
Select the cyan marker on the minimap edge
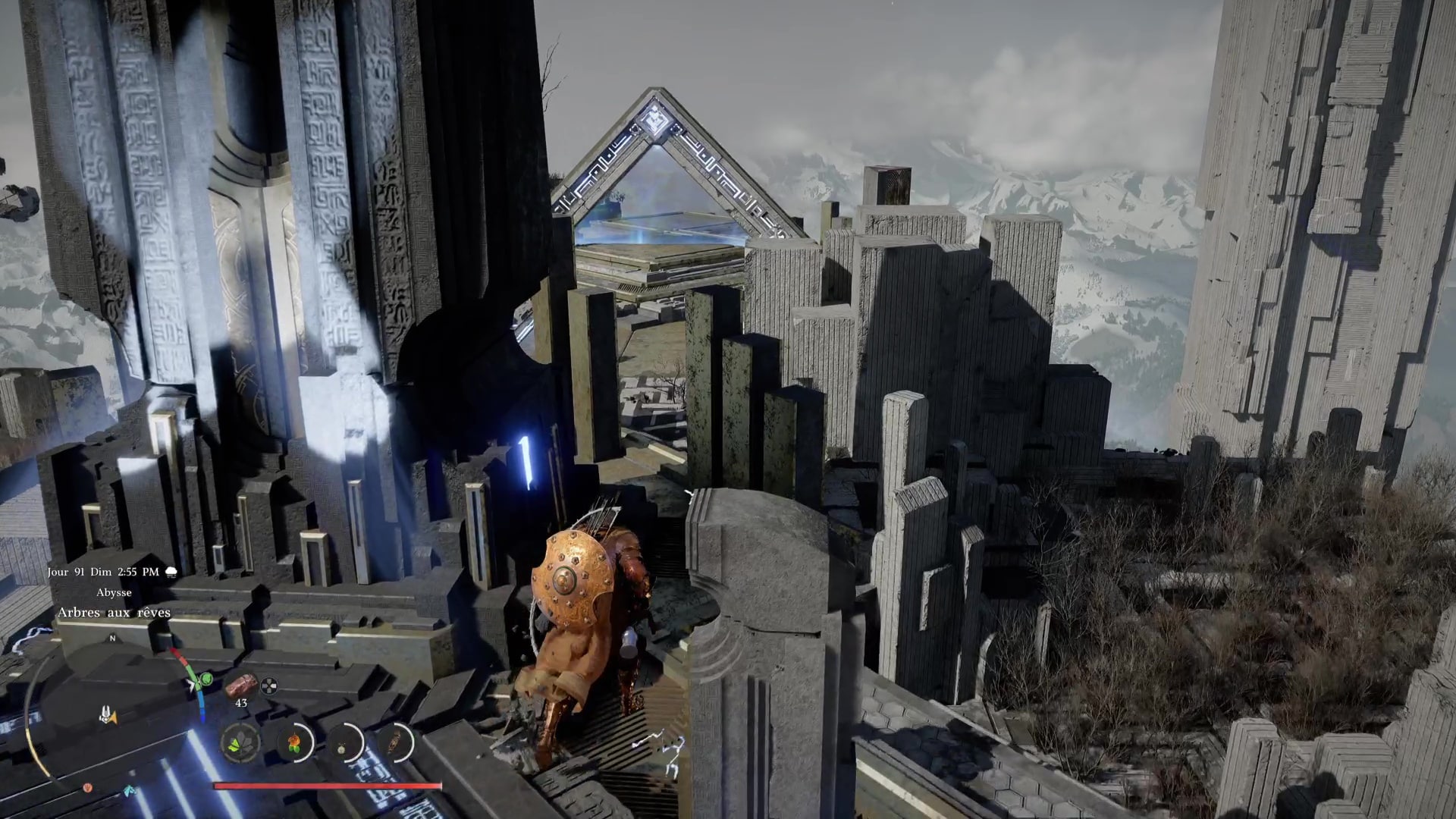pos(130,791)
